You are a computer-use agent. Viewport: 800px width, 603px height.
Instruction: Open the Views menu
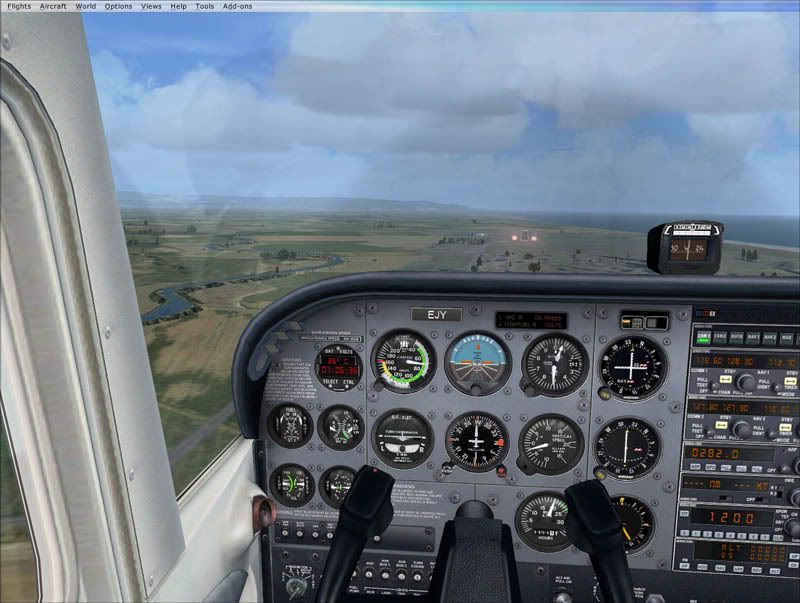(151, 6)
